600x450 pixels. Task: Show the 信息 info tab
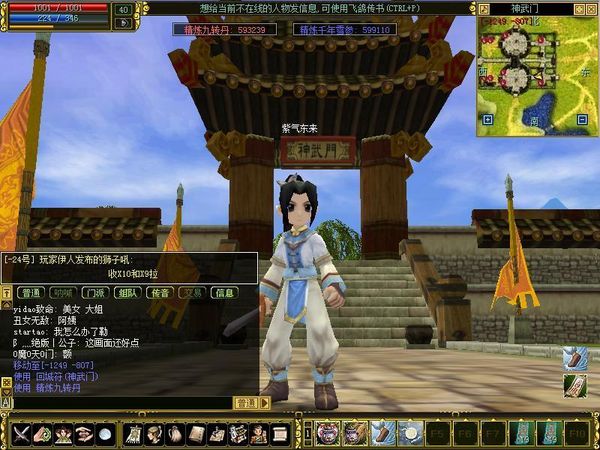coord(225,293)
